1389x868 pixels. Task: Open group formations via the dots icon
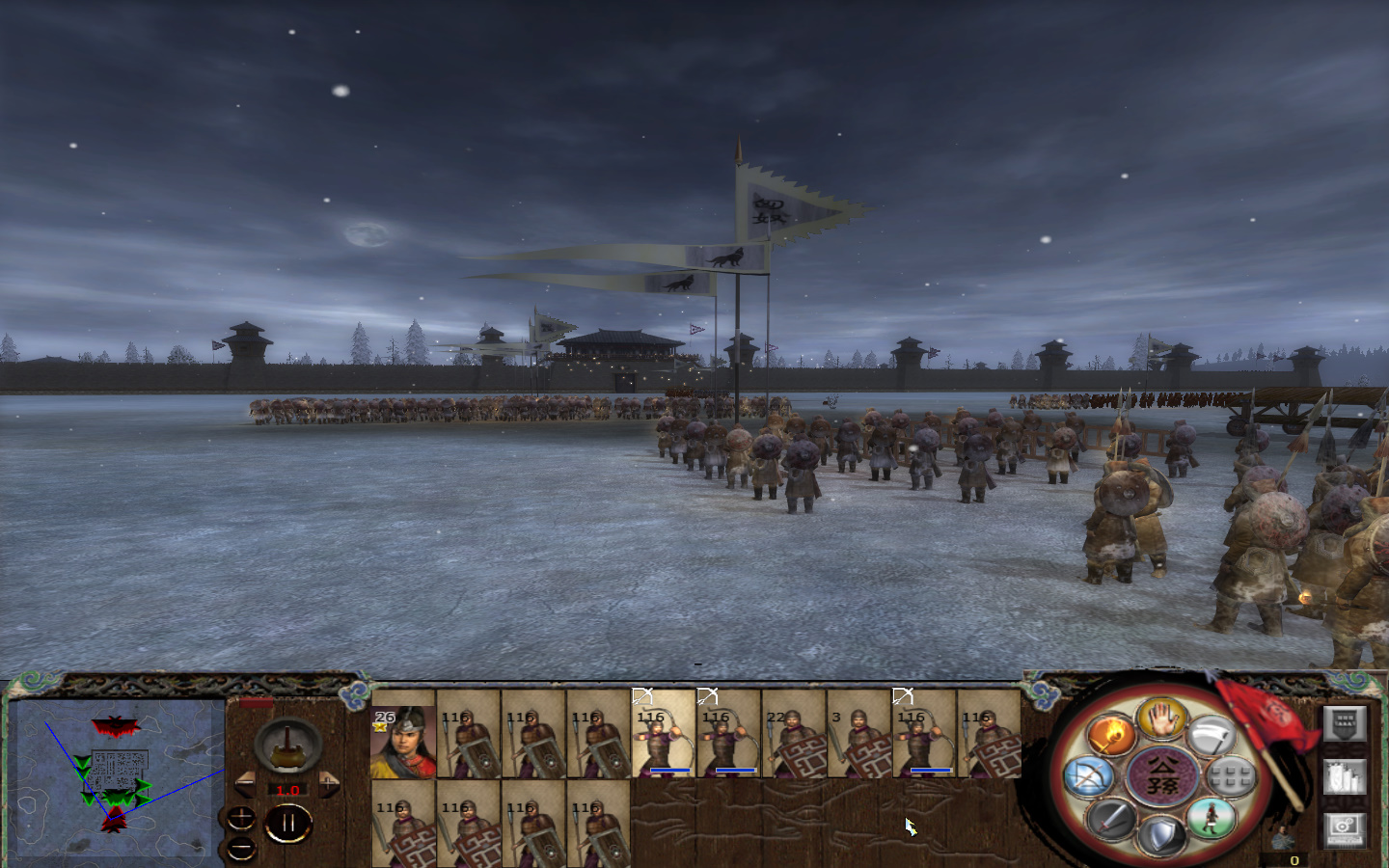click(x=1231, y=774)
